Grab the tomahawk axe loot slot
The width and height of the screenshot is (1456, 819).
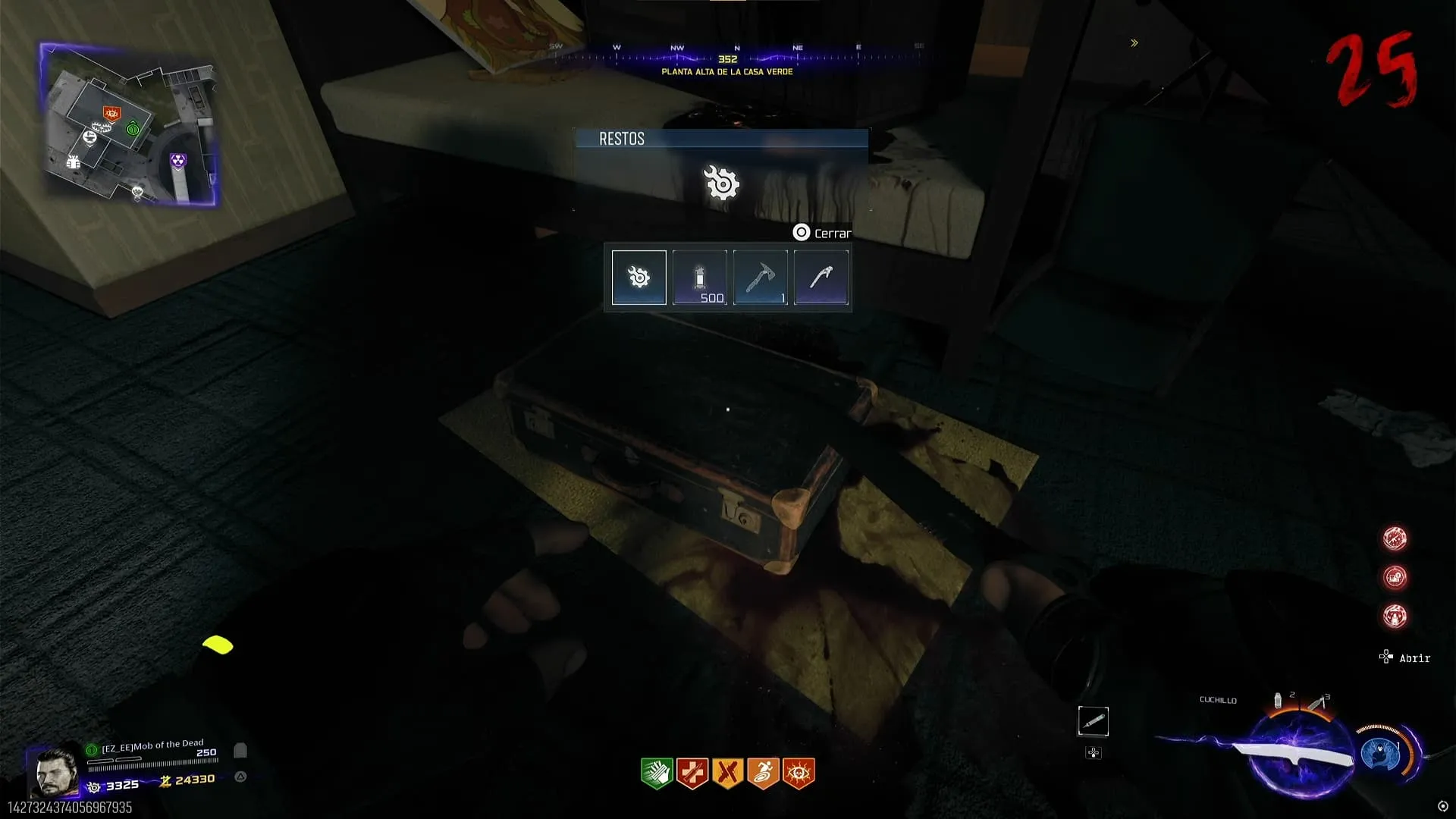(x=760, y=278)
